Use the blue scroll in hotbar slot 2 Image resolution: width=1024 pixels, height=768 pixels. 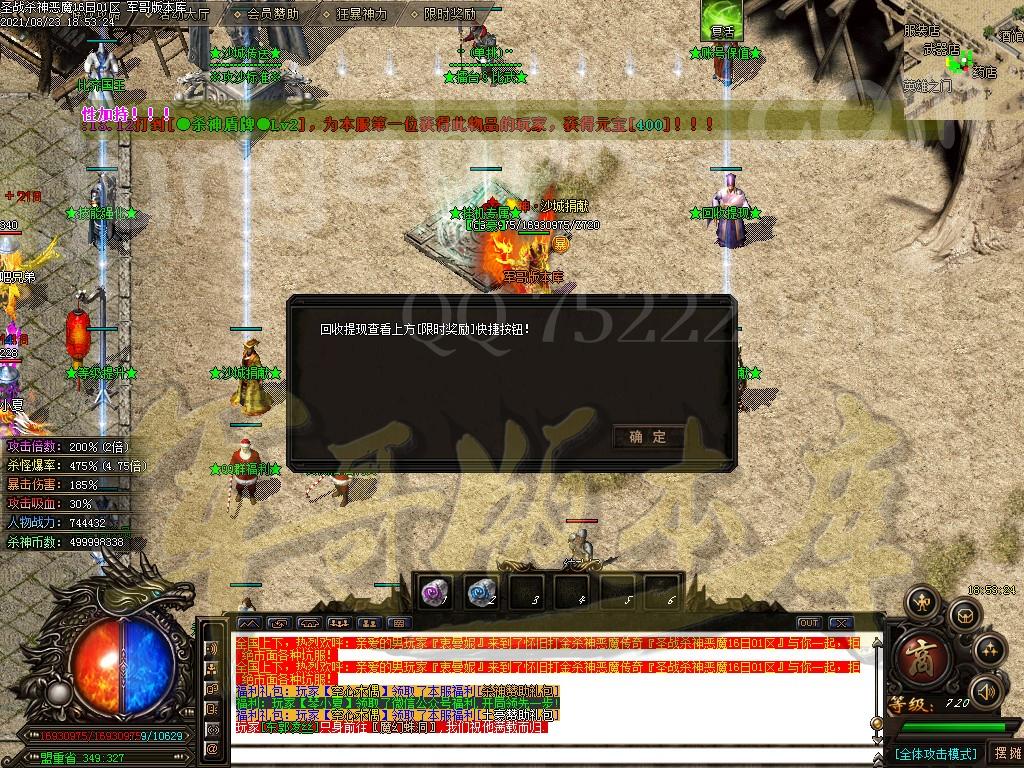(x=481, y=592)
